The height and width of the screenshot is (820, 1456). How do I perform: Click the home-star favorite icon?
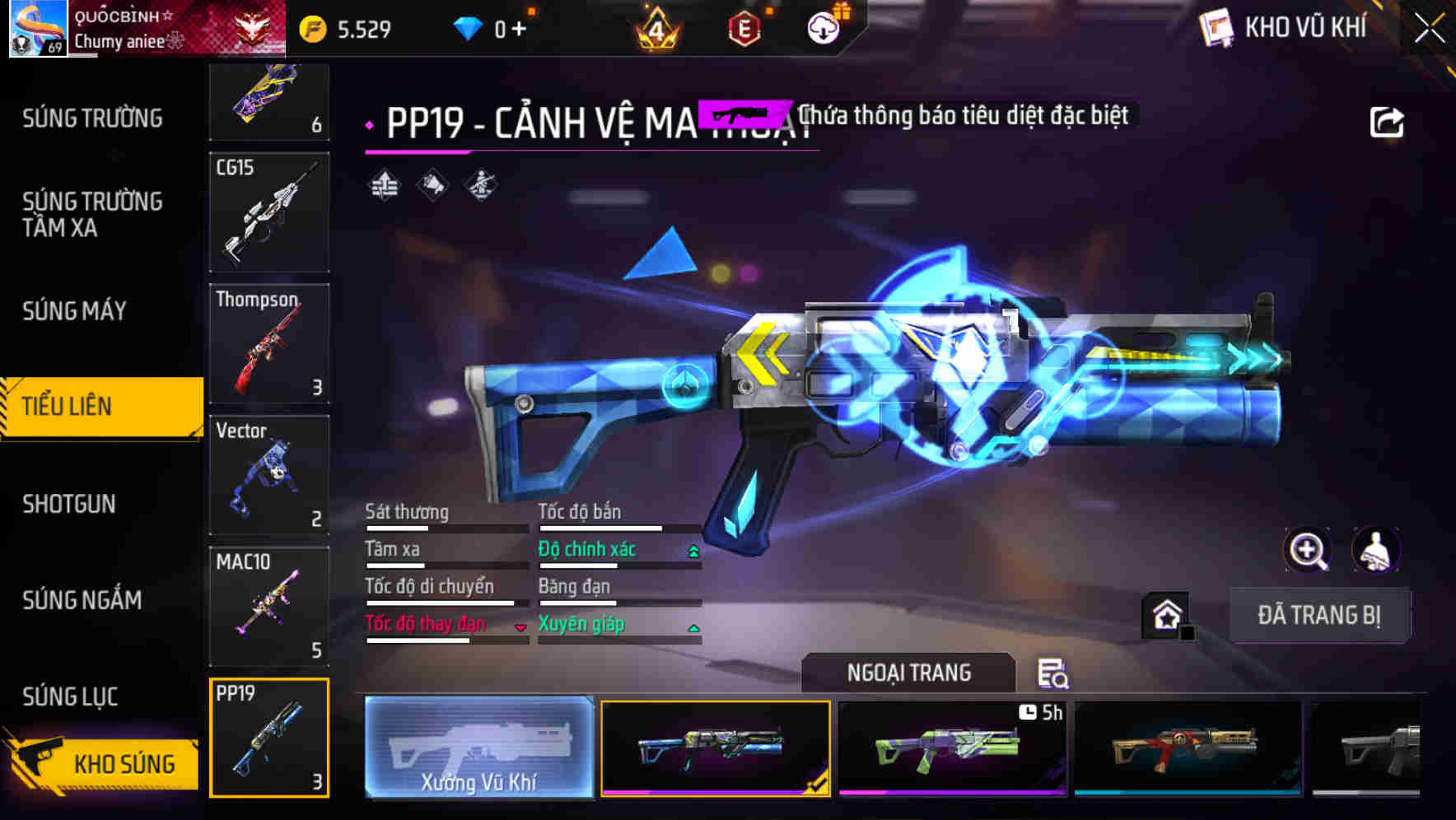[1164, 616]
